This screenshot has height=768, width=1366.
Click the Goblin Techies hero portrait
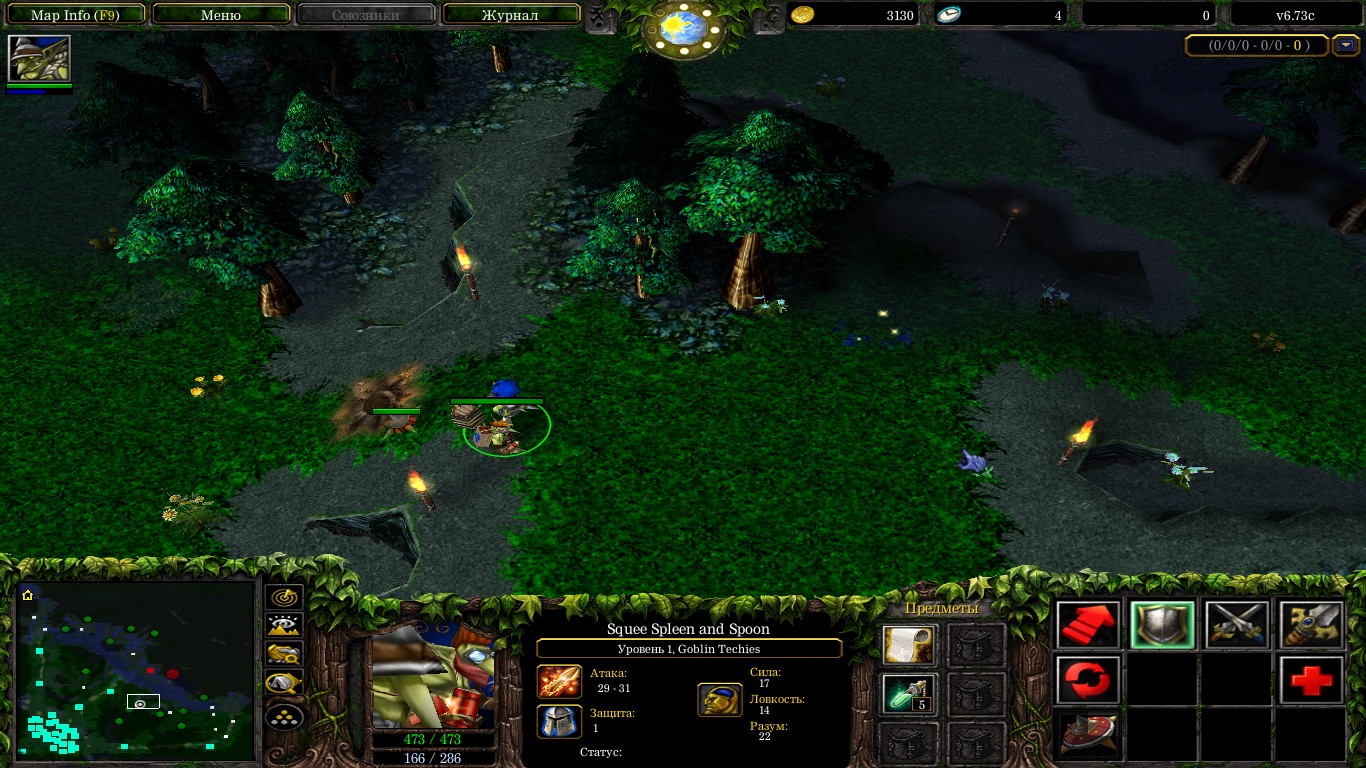click(x=433, y=678)
